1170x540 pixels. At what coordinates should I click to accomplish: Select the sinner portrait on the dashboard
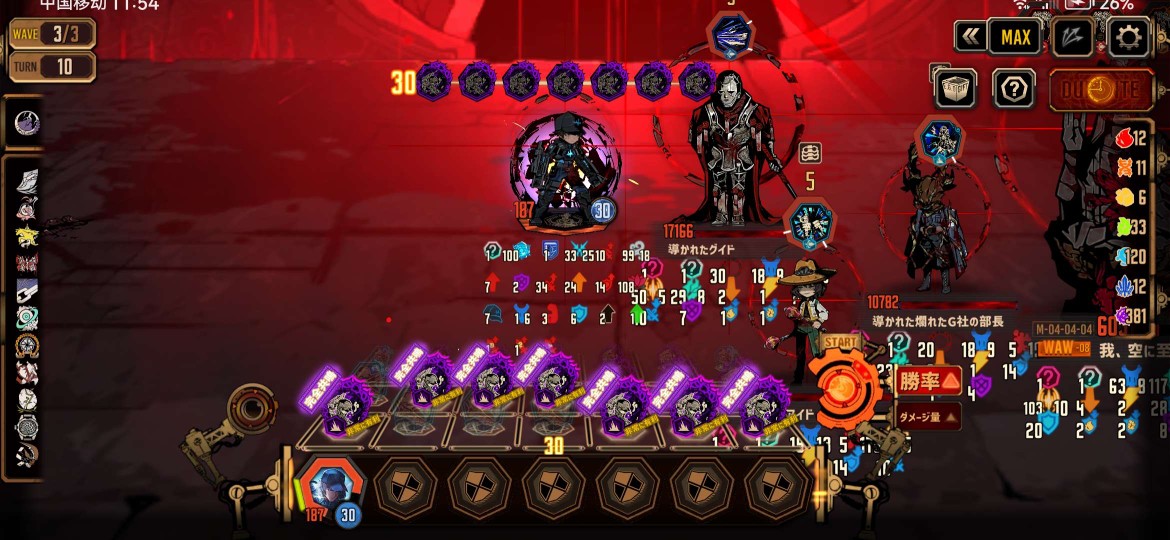329,487
